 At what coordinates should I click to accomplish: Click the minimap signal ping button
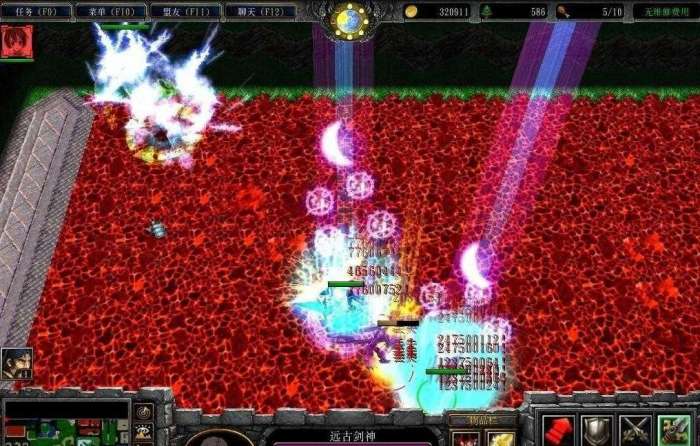145,412
